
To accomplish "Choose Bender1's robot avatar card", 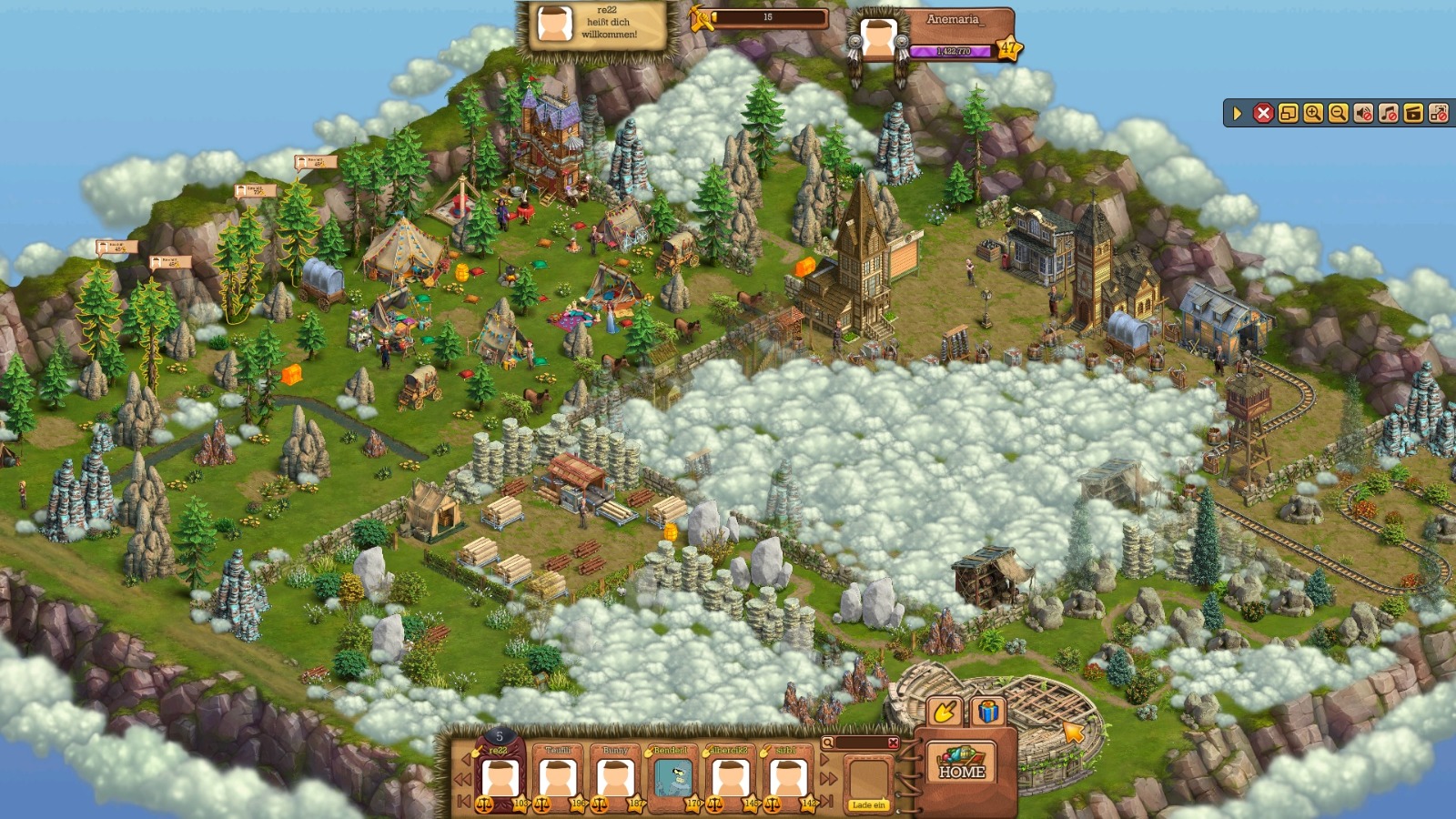I will point(672,778).
